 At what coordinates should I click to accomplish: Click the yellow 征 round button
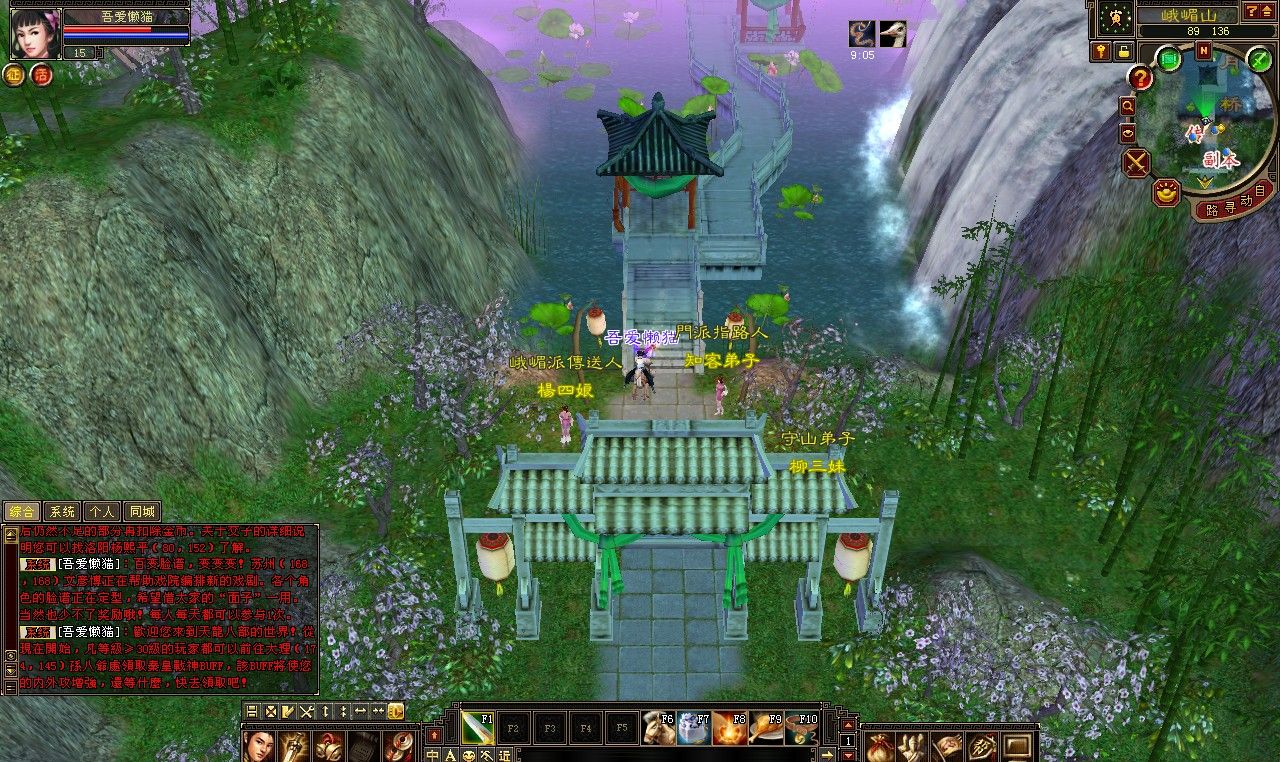tap(15, 75)
